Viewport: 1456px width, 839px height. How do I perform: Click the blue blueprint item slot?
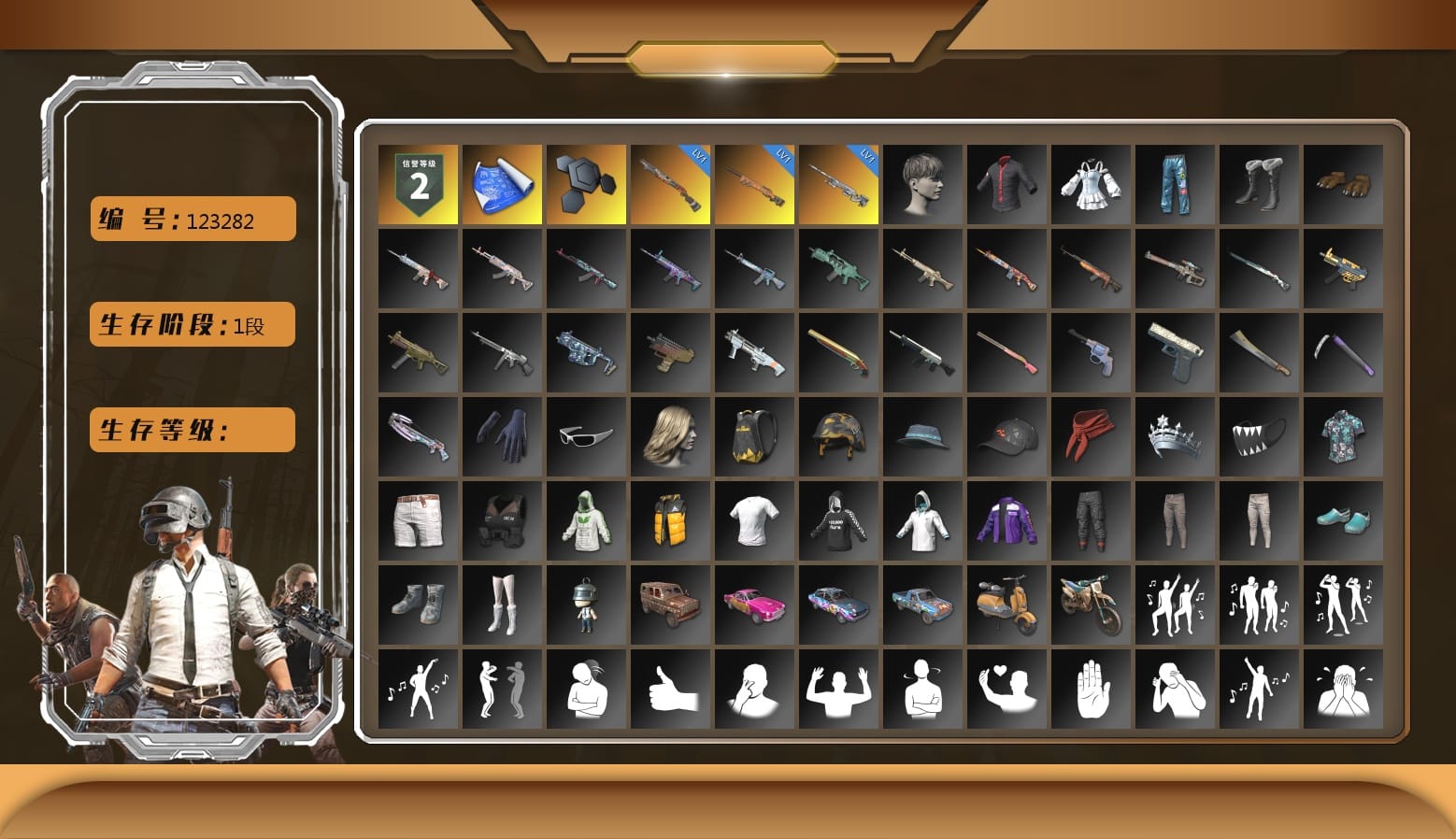502,184
